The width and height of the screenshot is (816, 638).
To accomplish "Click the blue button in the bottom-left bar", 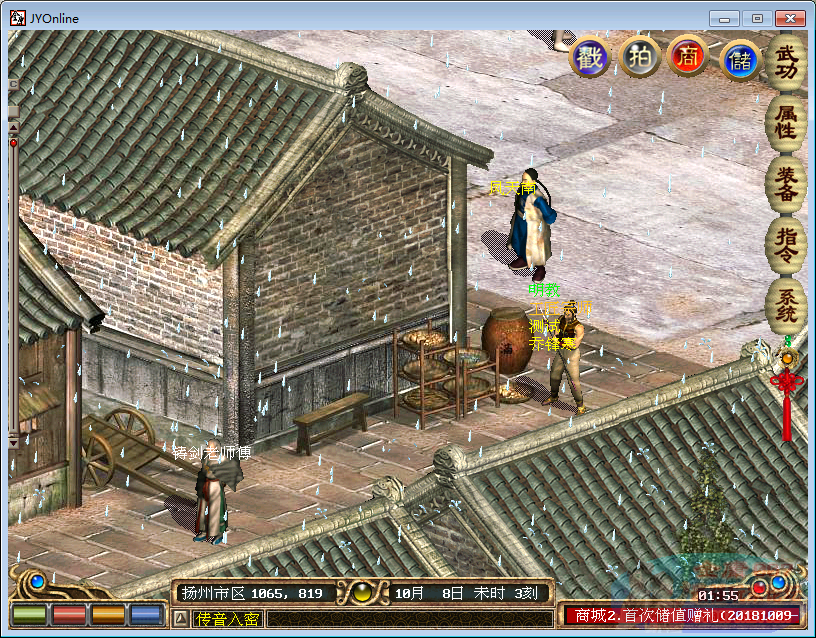I will point(147,615).
